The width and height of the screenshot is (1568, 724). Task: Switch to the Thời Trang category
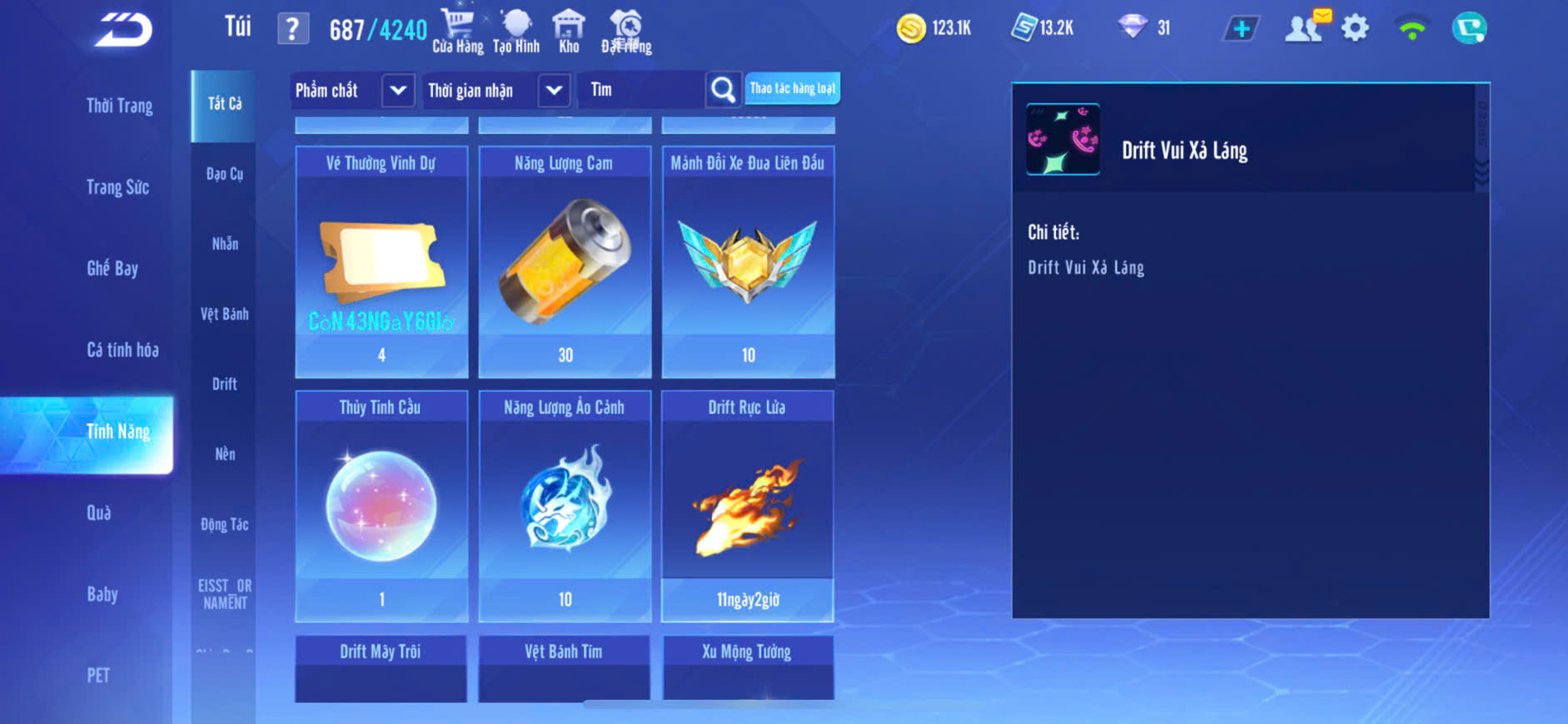[119, 106]
